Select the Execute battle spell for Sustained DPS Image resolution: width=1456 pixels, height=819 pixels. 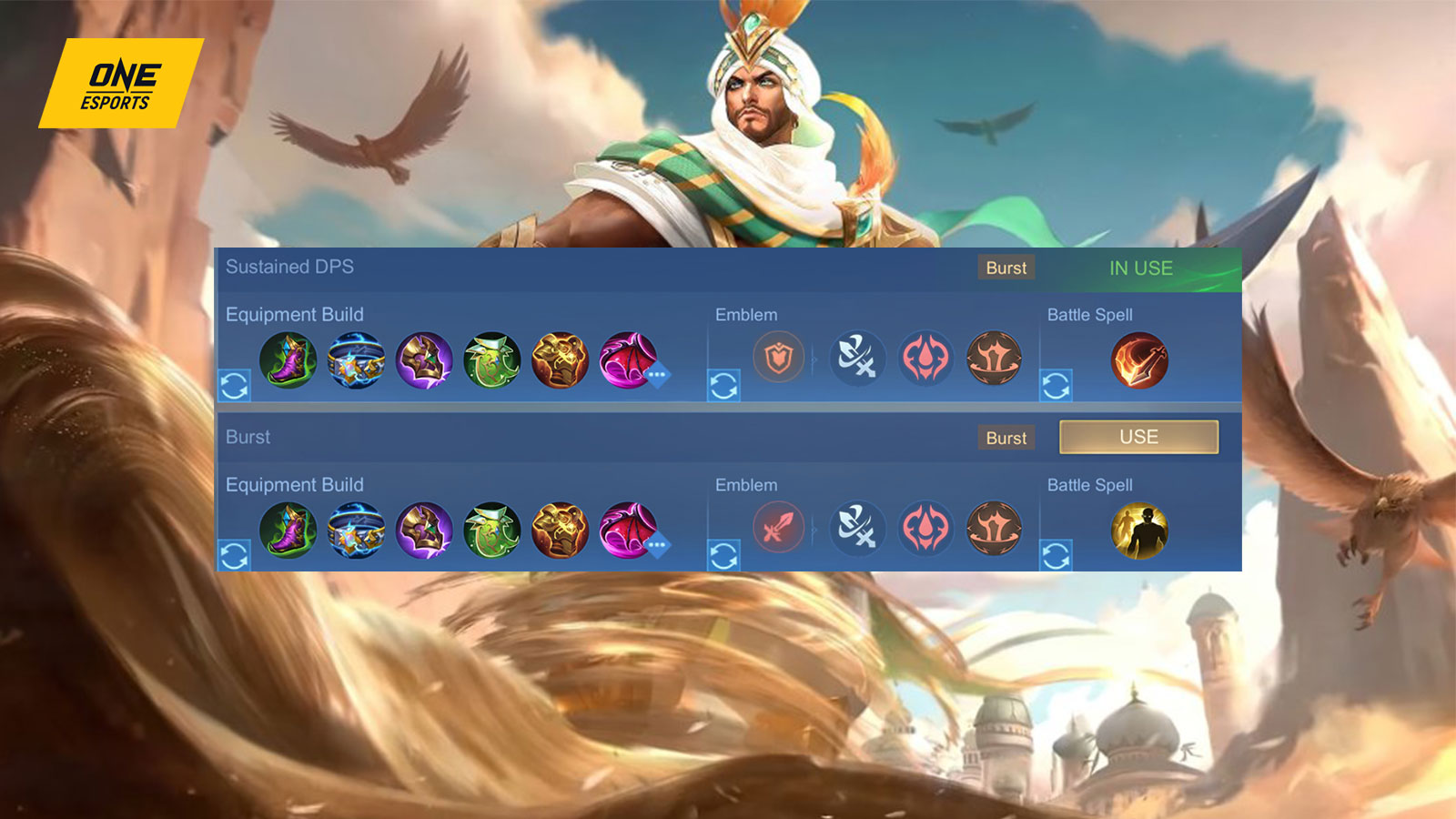coord(1138,361)
